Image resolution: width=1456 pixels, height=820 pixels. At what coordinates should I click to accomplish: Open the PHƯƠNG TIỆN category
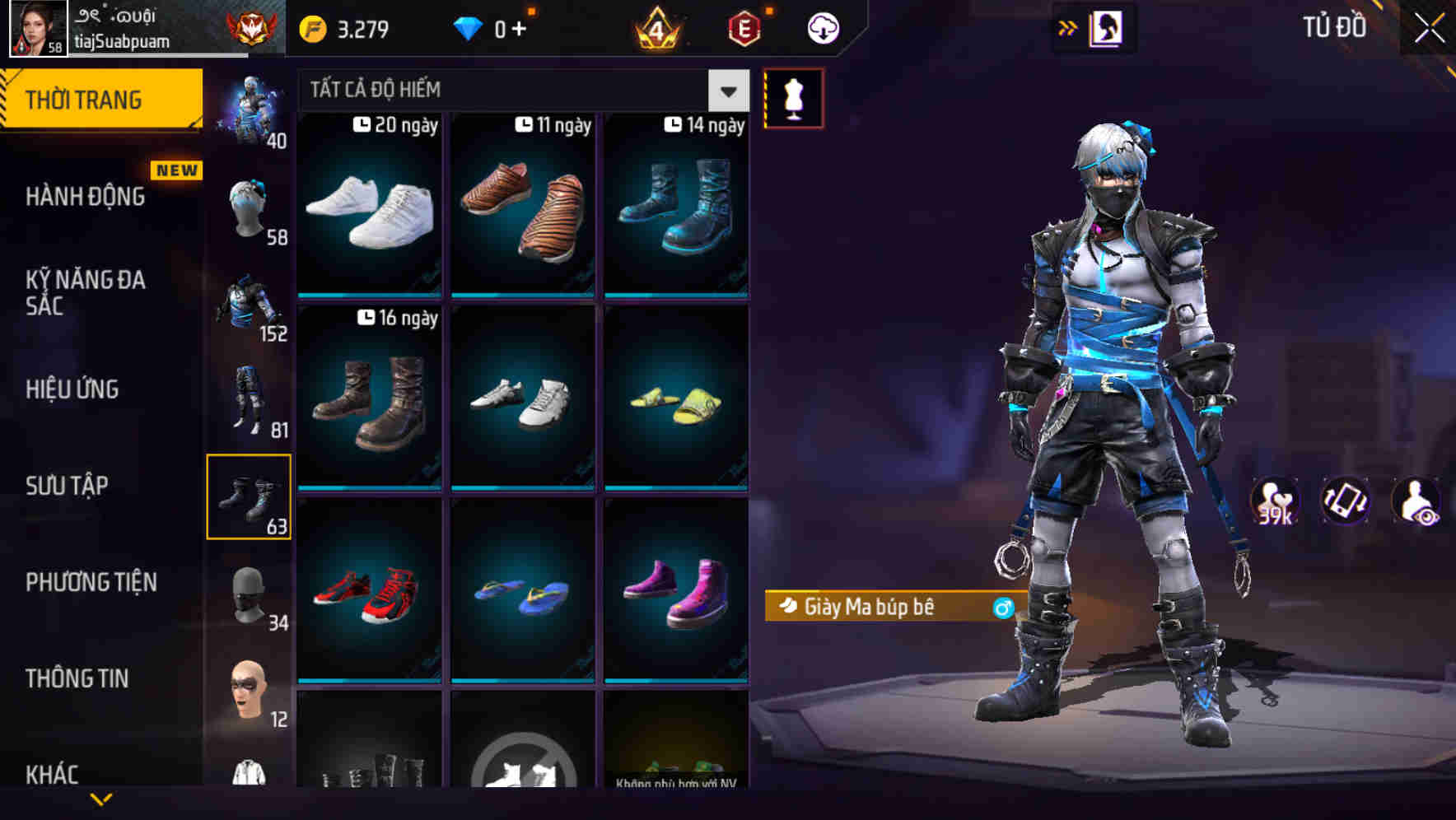91,582
